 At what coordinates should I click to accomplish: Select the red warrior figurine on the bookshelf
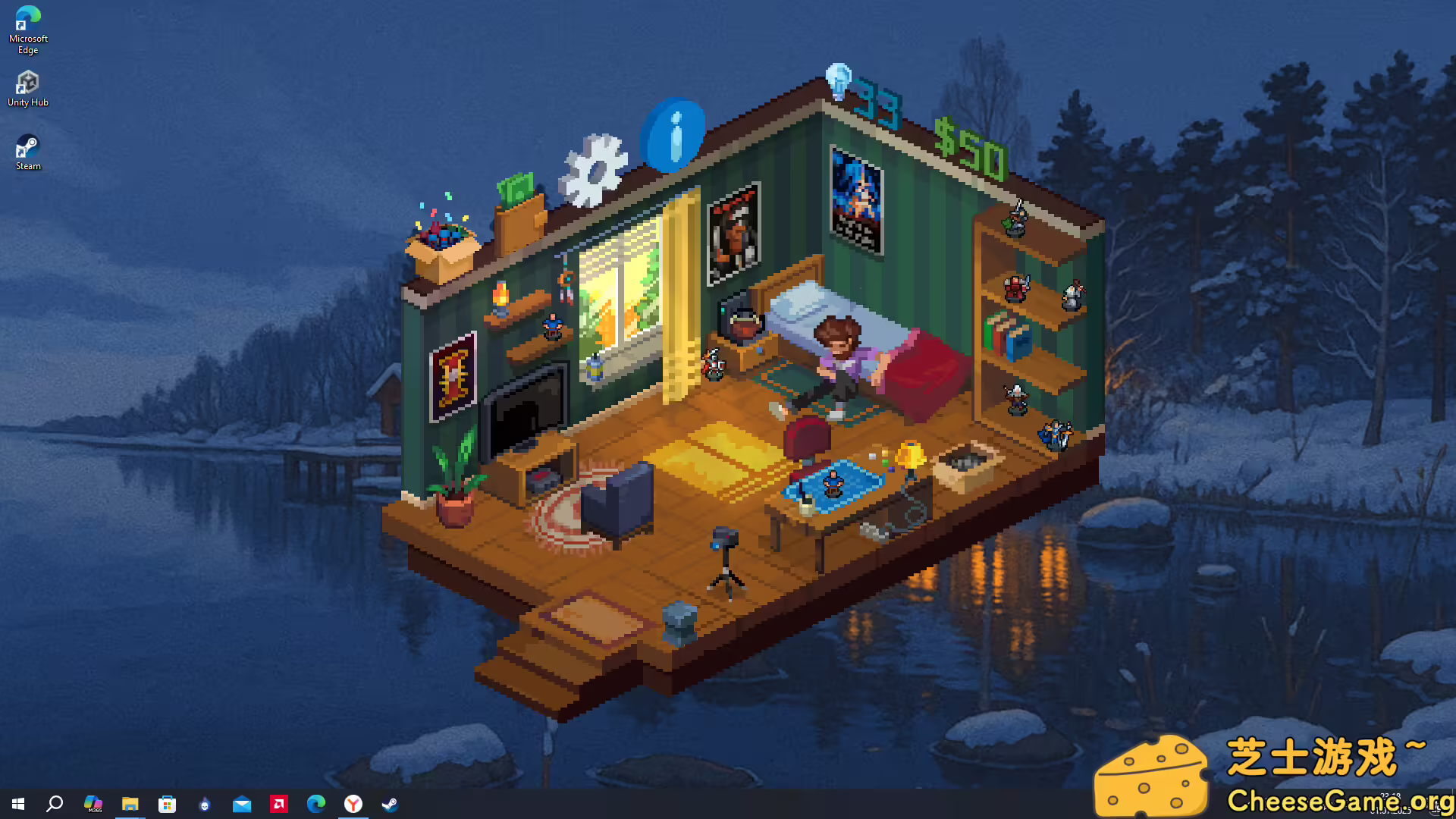click(x=1014, y=288)
